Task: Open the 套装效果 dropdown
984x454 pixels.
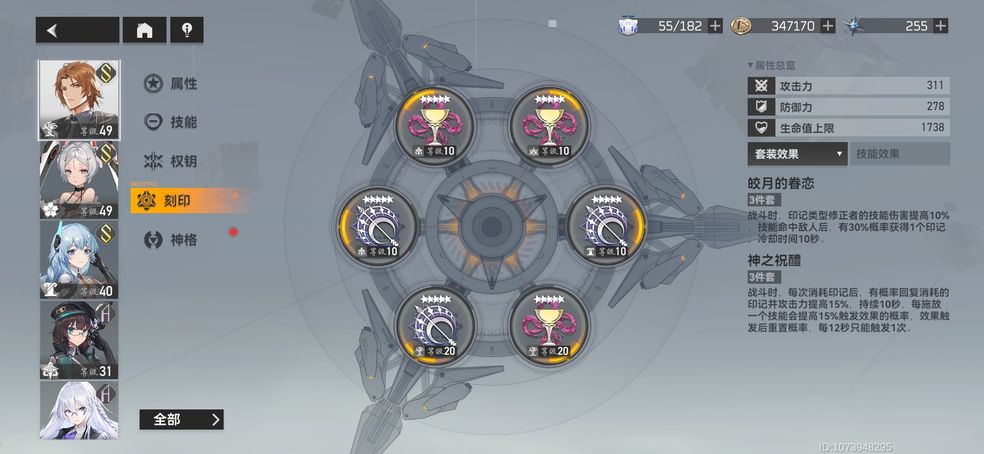Action: click(x=797, y=154)
